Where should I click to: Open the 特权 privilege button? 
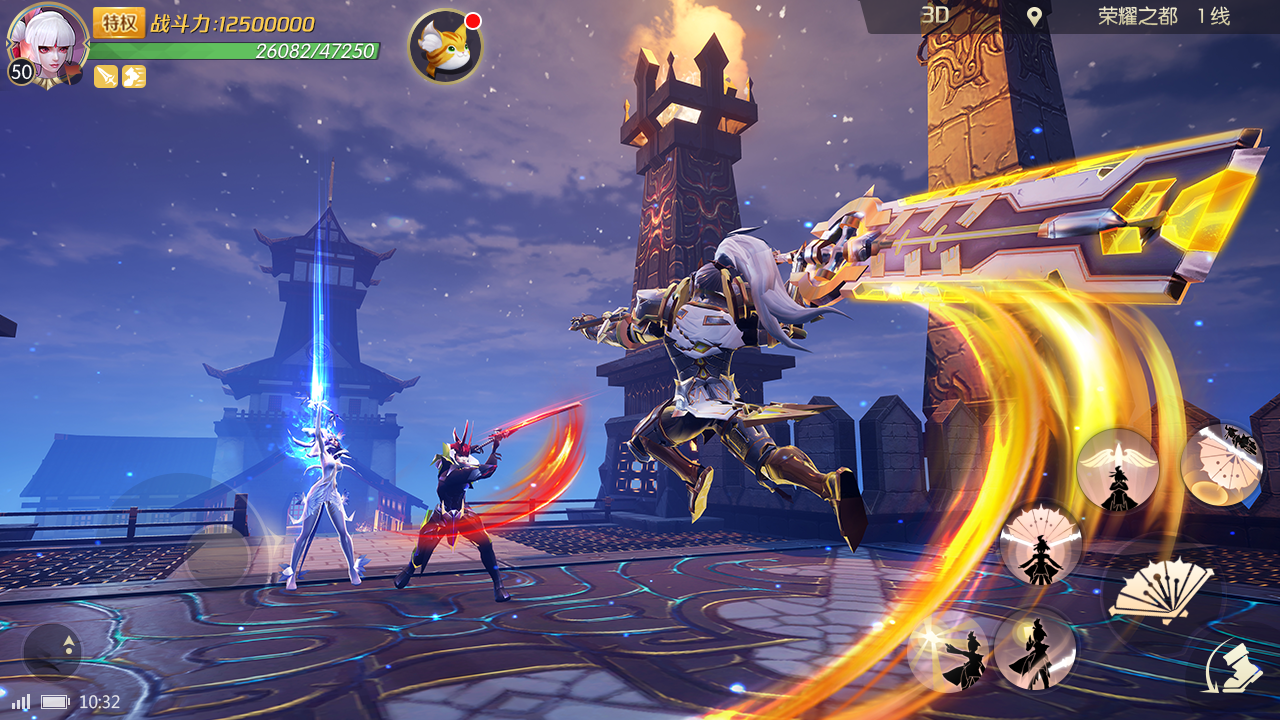point(119,23)
